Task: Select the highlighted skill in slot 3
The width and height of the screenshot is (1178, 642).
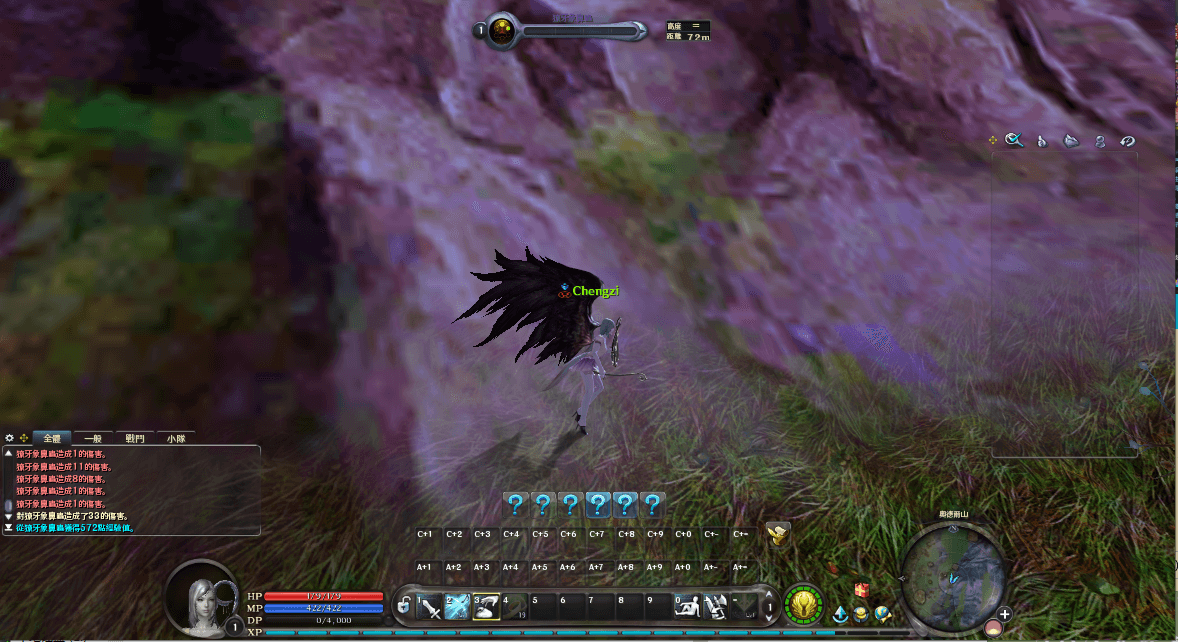Action: [486, 606]
